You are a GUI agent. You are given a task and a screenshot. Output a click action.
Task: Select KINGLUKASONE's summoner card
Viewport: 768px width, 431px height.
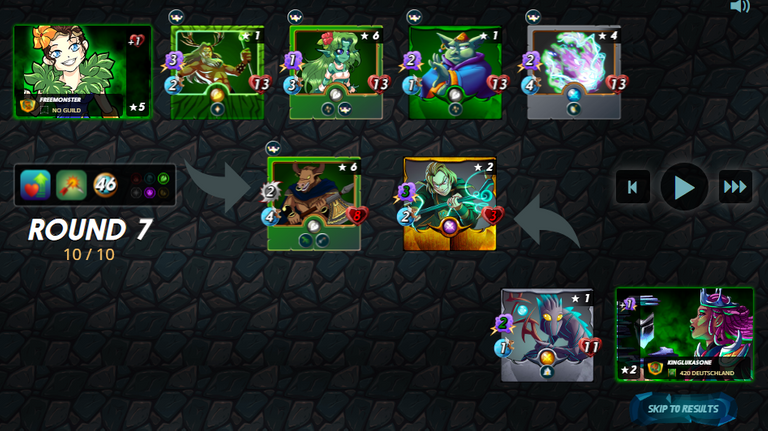click(685, 334)
